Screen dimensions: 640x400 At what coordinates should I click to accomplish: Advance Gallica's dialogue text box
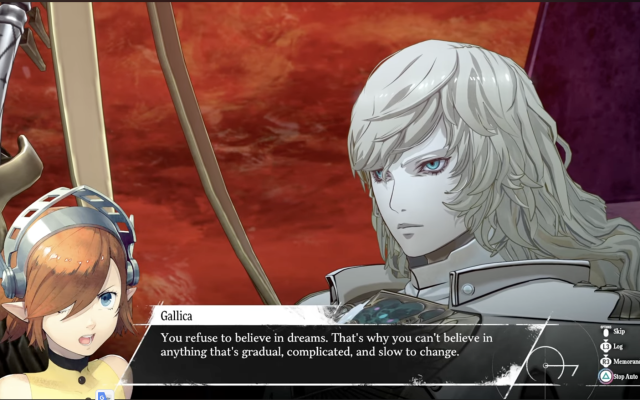pos(340,344)
